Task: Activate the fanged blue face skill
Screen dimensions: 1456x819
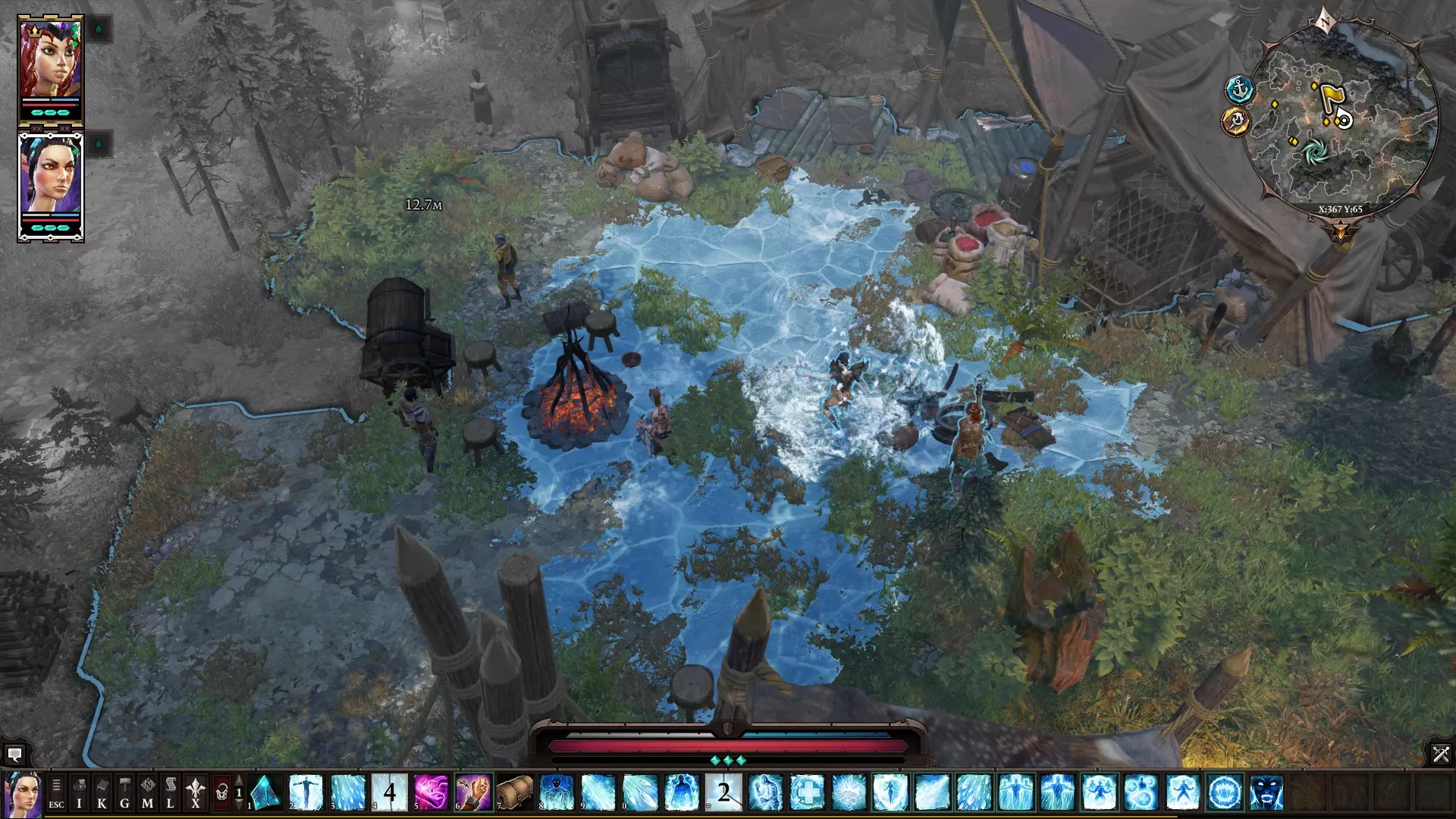Action: (1266, 792)
